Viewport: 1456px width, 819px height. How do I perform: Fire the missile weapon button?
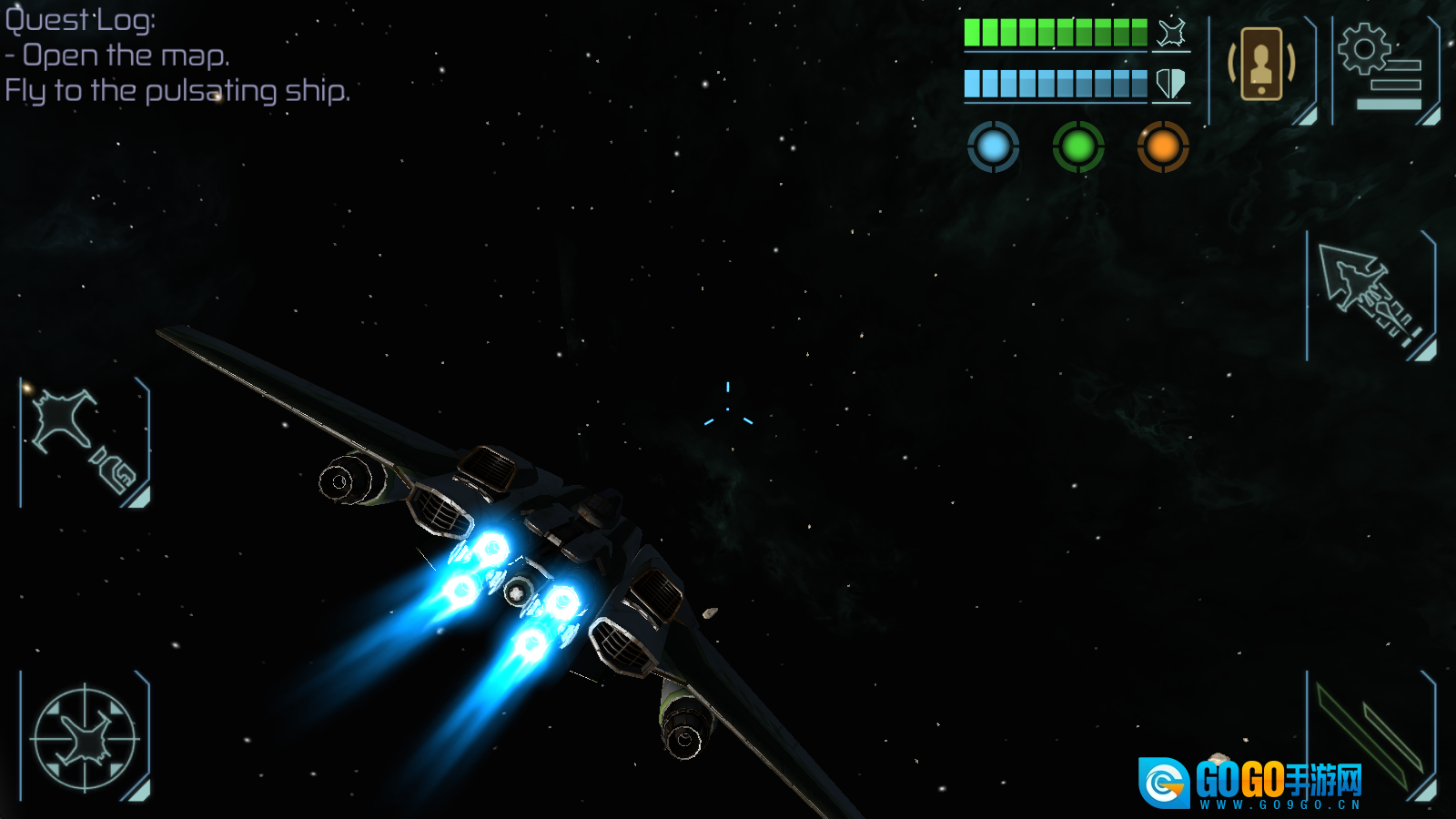pos(1370,295)
